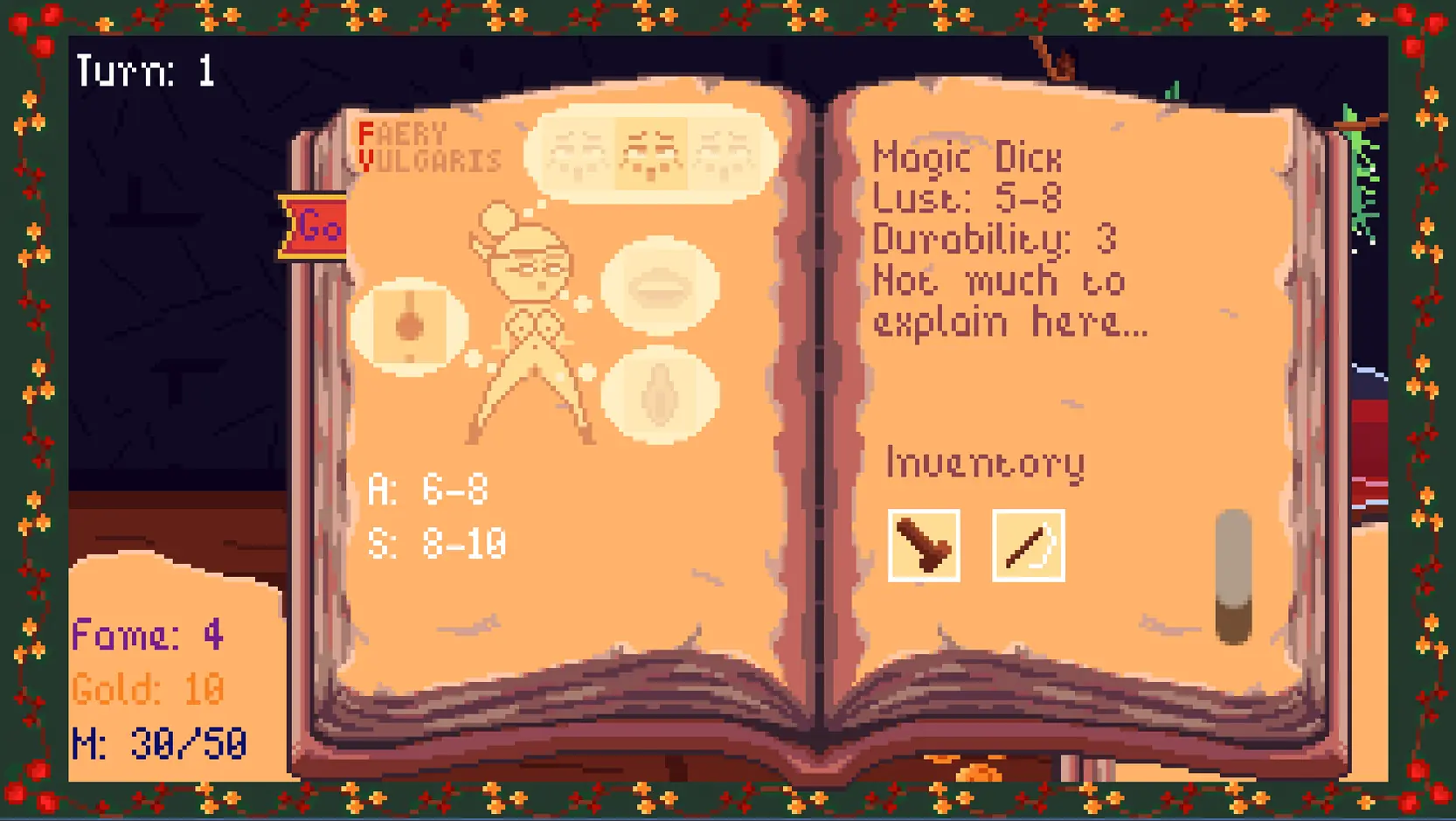Choose the lips body part bubble
1456x821 pixels.
point(660,286)
